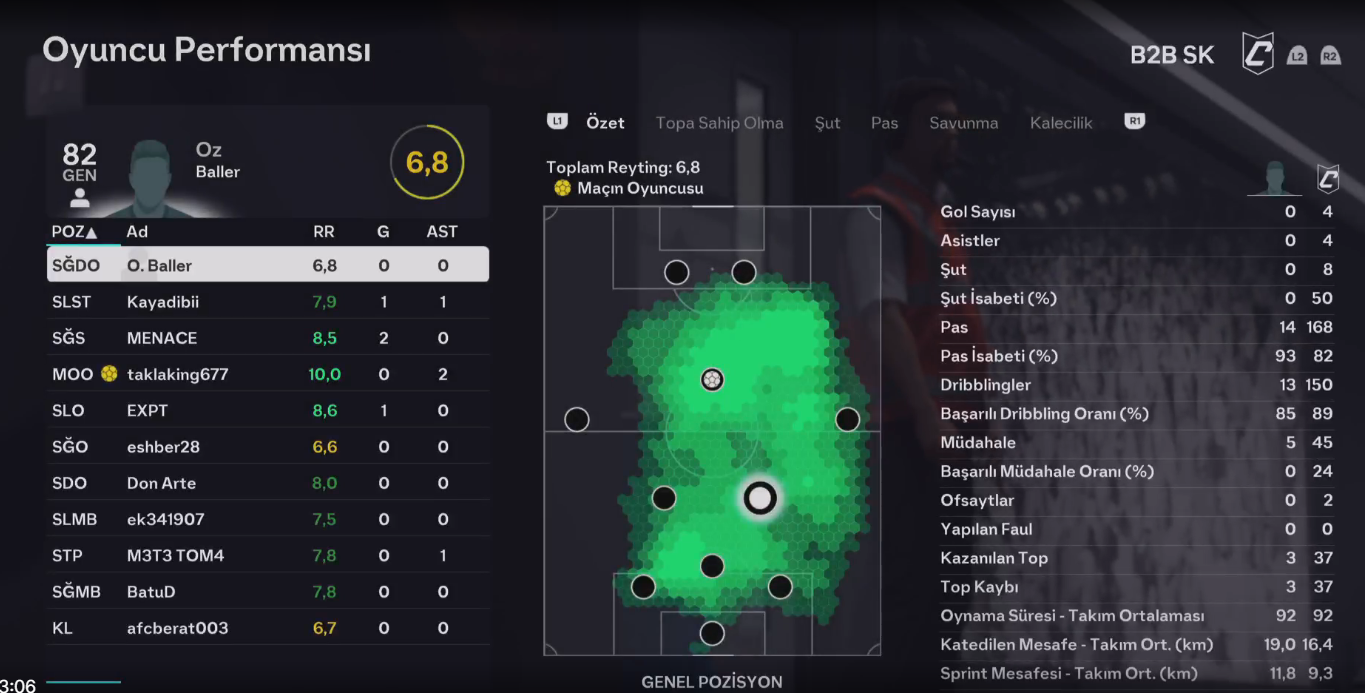Screen dimensions: 1365x693
Task: Open the Kalecilik tab
Action: 1061,123
